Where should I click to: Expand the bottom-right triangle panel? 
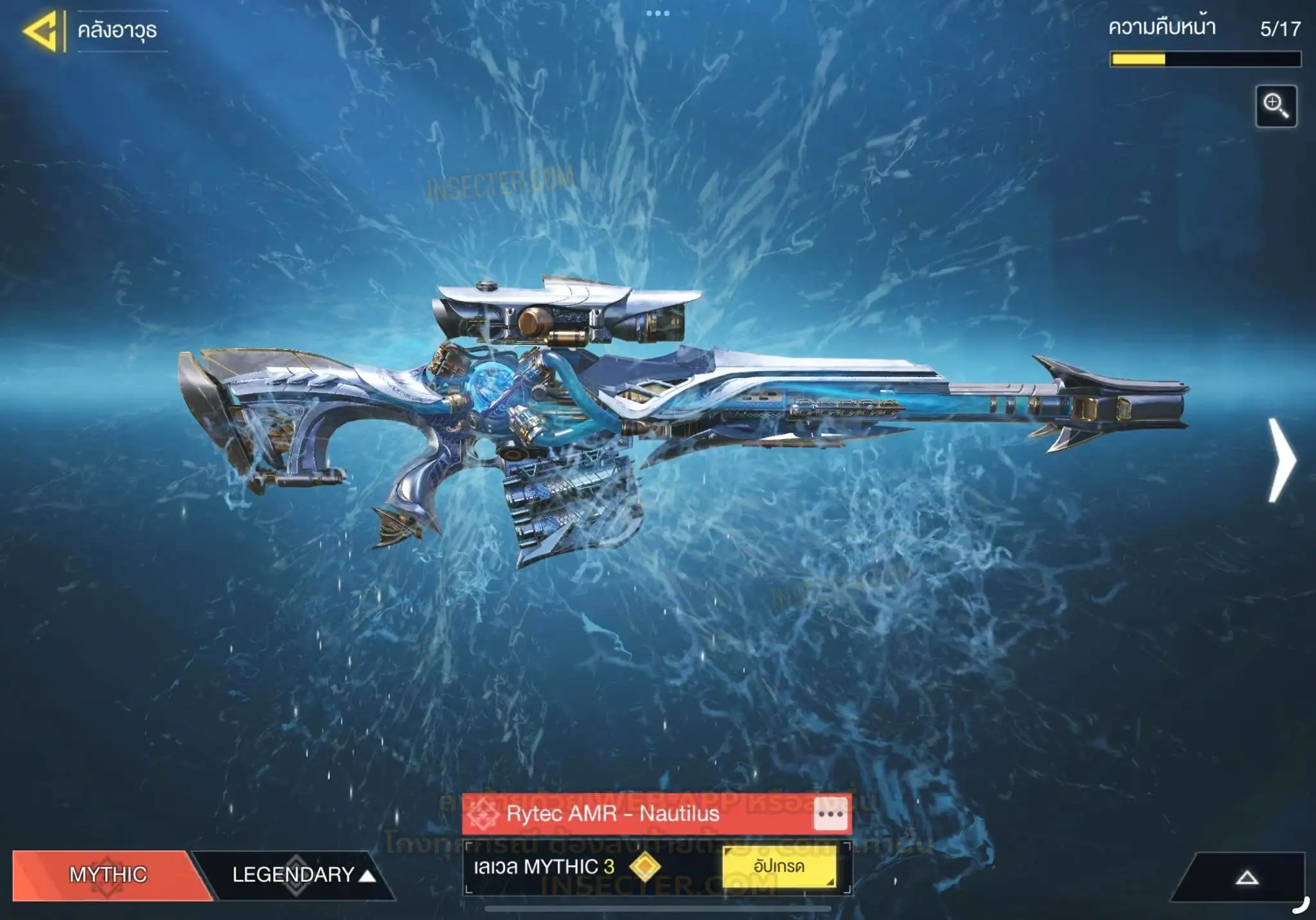click(1247, 878)
